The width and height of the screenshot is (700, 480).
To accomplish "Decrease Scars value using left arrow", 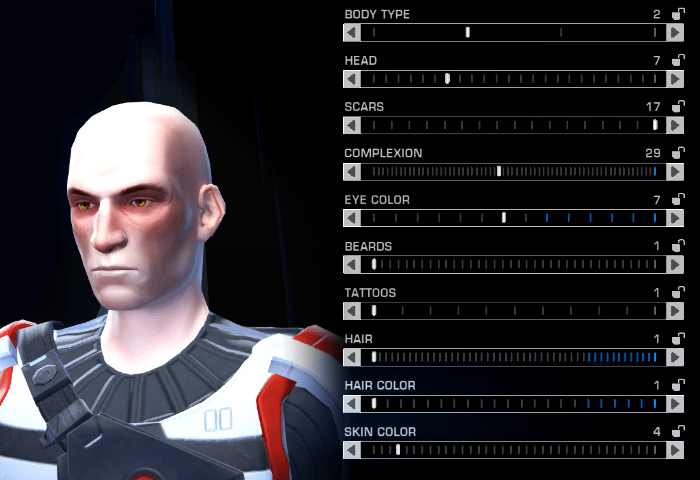I will pos(351,125).
